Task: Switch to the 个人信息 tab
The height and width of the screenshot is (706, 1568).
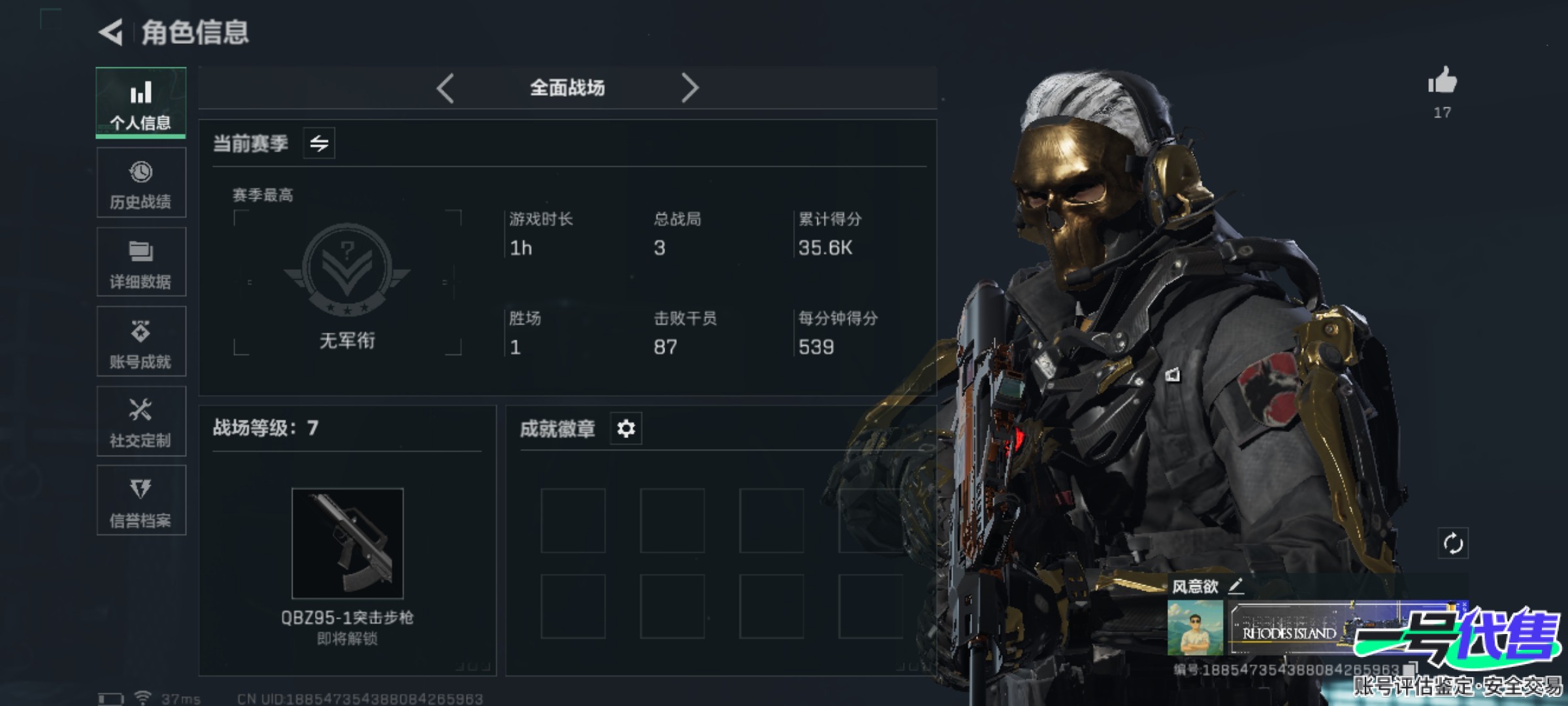Action: coord(141,103)
